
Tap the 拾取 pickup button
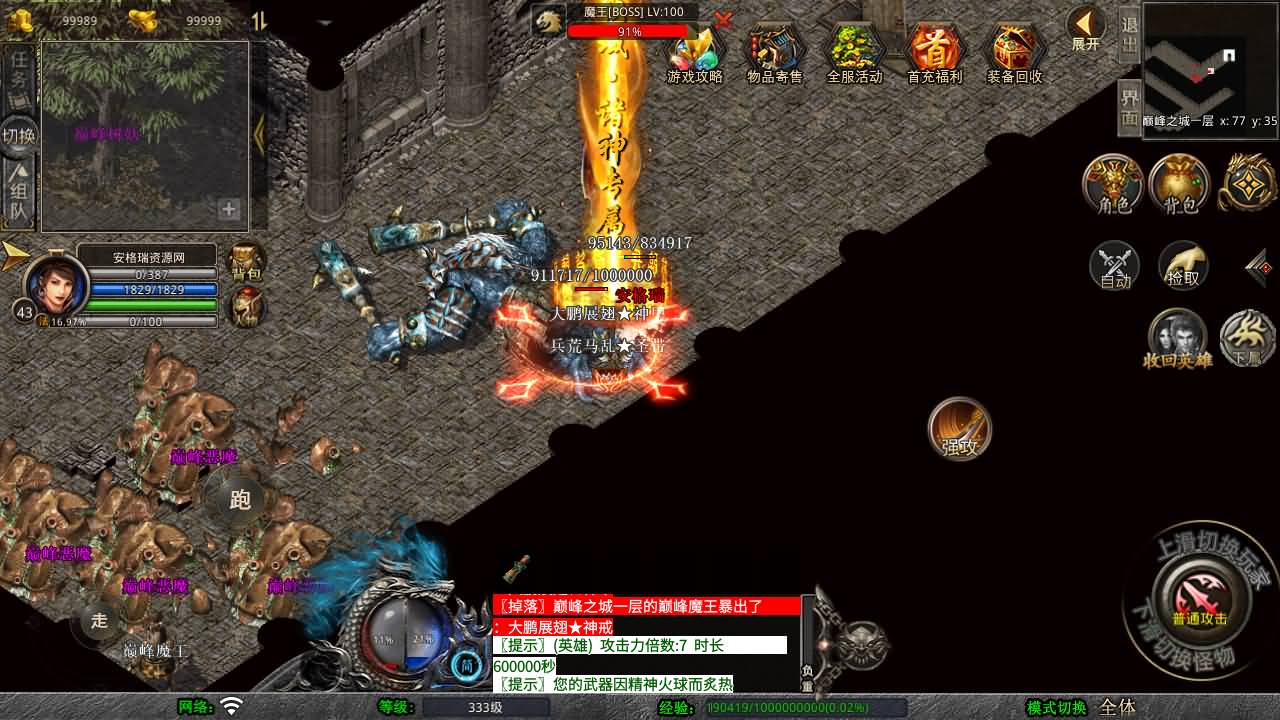click(1183, 266)
